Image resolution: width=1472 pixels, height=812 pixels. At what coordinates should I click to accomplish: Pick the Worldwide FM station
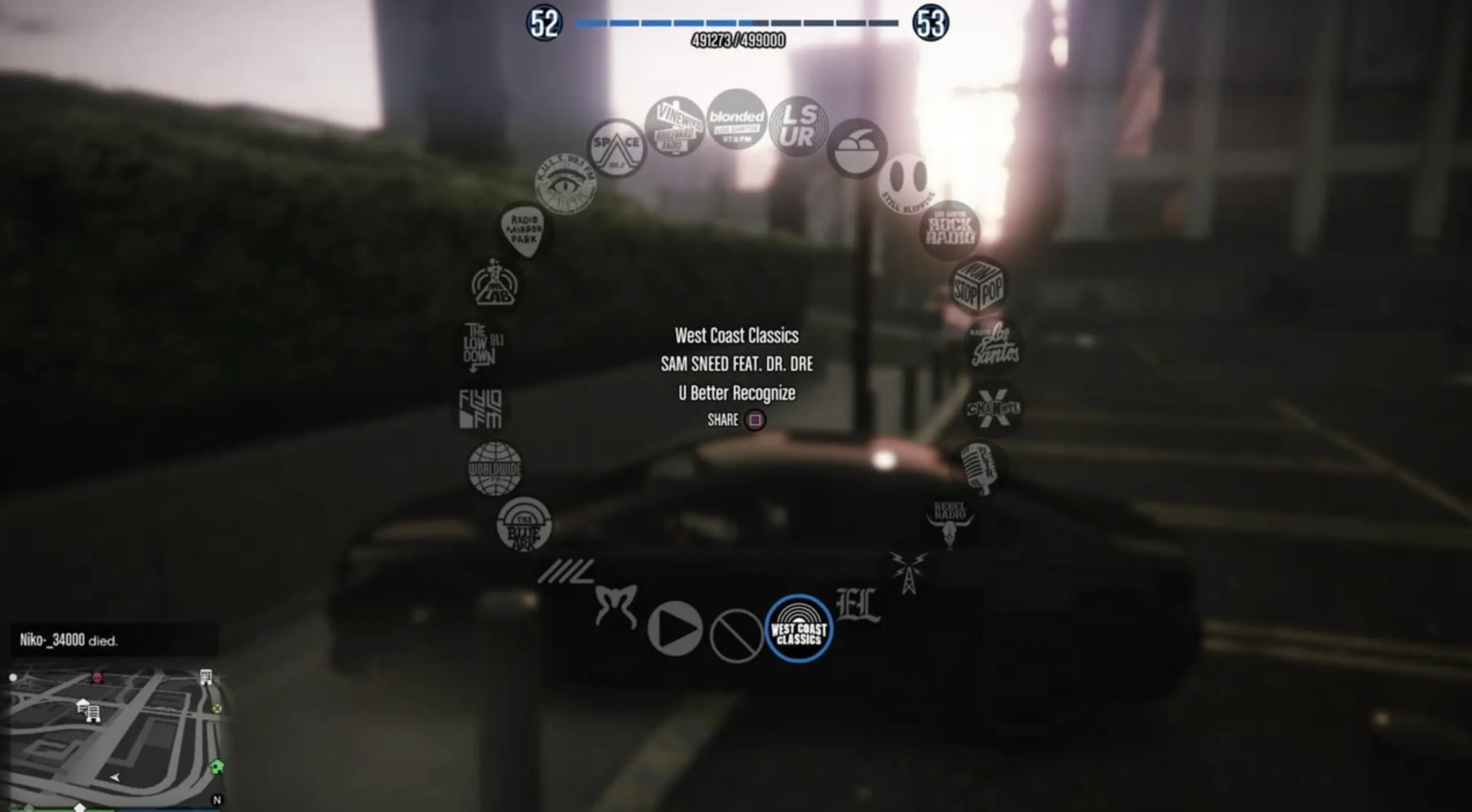tap(495, 469)
